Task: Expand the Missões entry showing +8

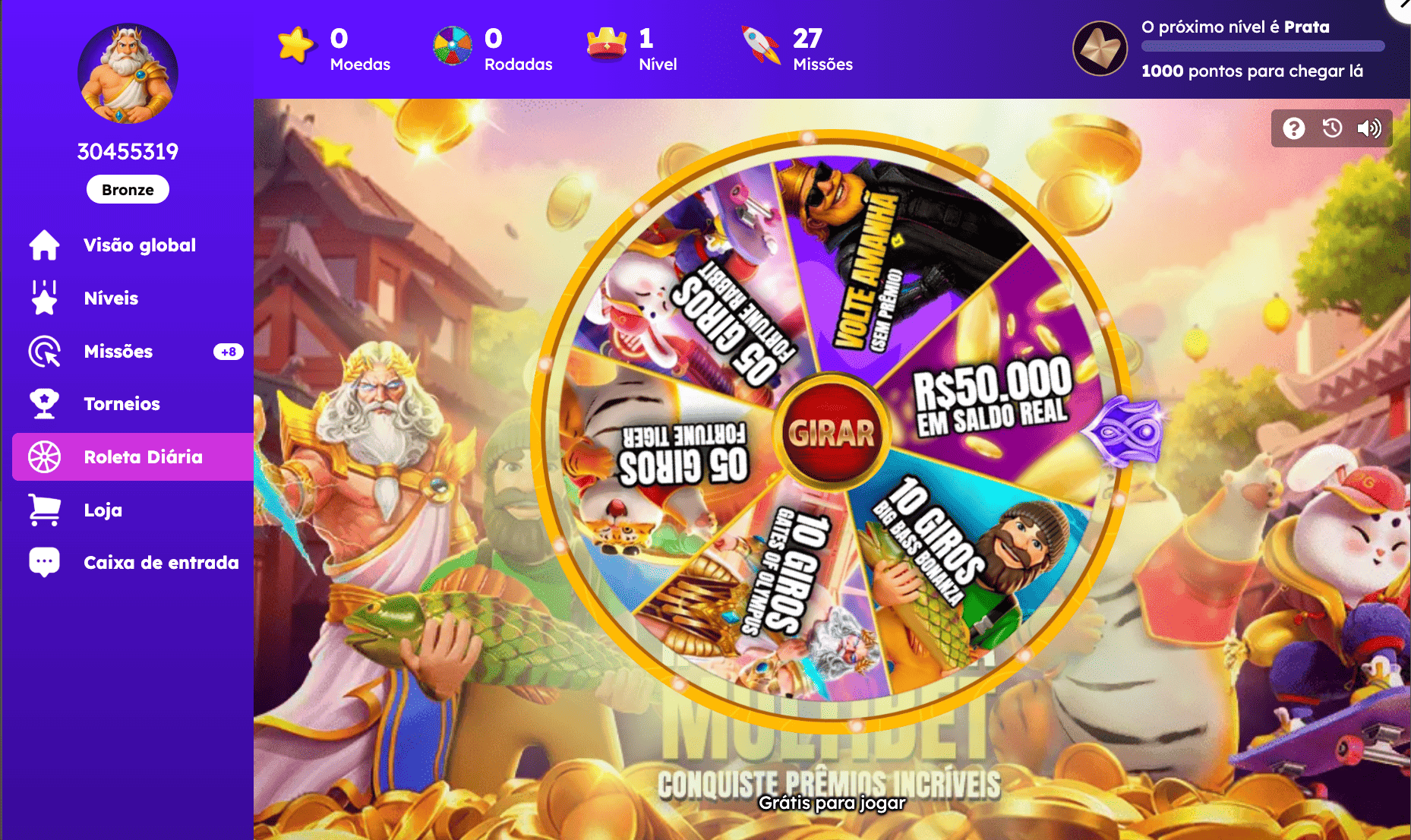Action: click(228, 352)
